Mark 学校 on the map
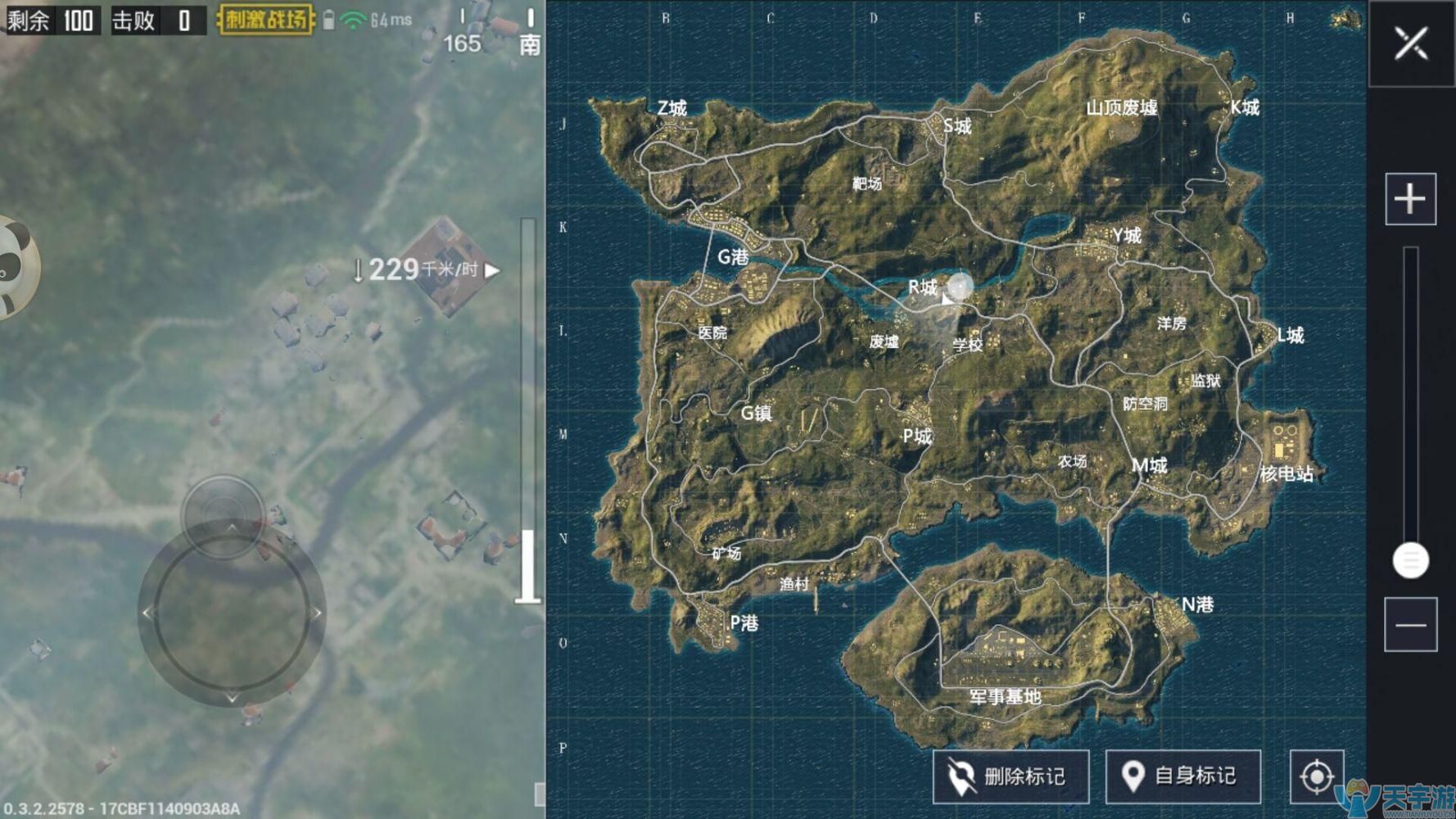1456x819 pixels. click(967, 345)
